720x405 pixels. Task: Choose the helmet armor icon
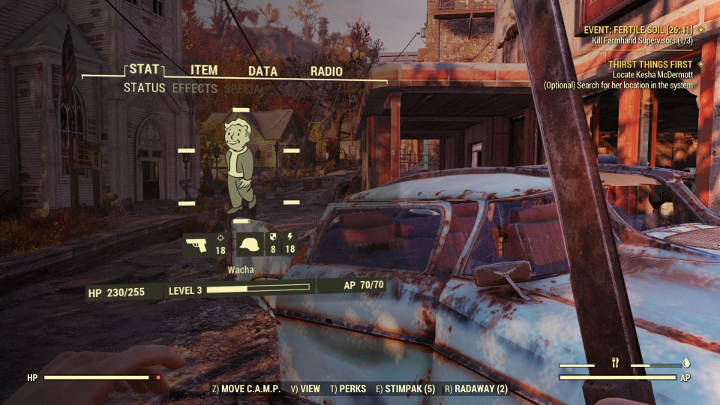pos(249,245)
